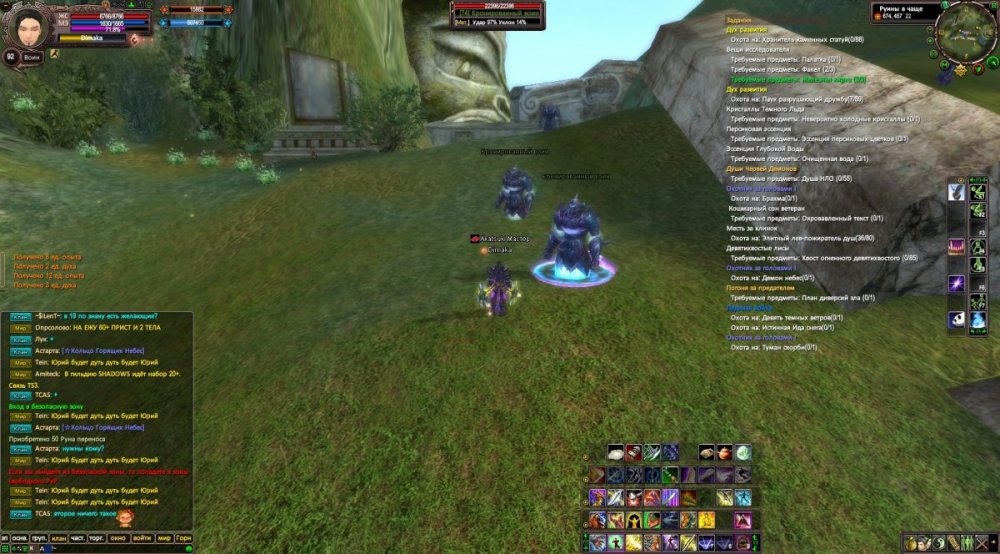
Task: Open the gold pouch inventory icon
Action: pos(912,543)
